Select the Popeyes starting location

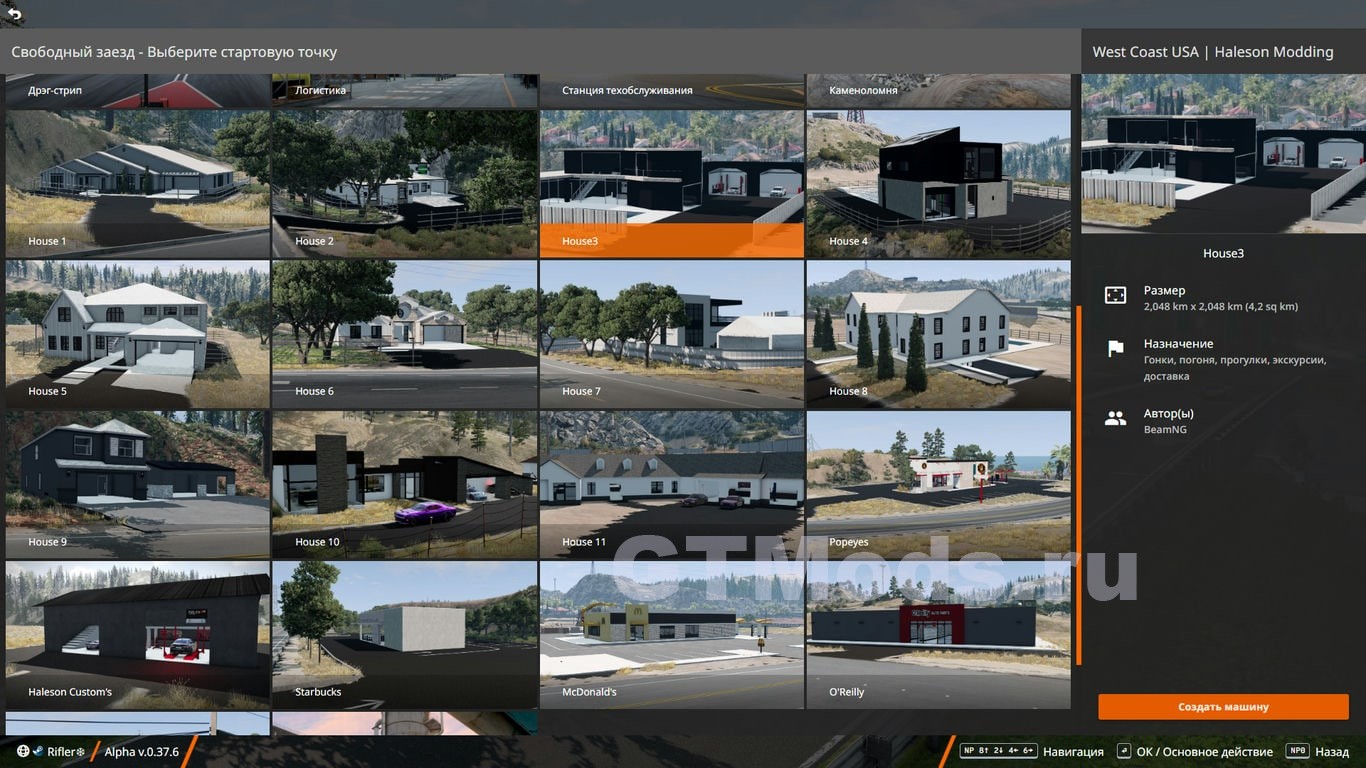click(x=938, y=484)
